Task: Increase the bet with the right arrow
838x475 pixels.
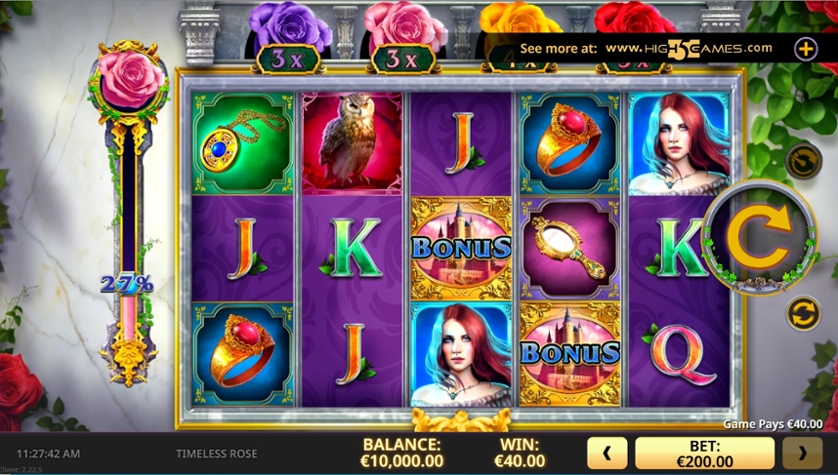Action: click(802, 452)
